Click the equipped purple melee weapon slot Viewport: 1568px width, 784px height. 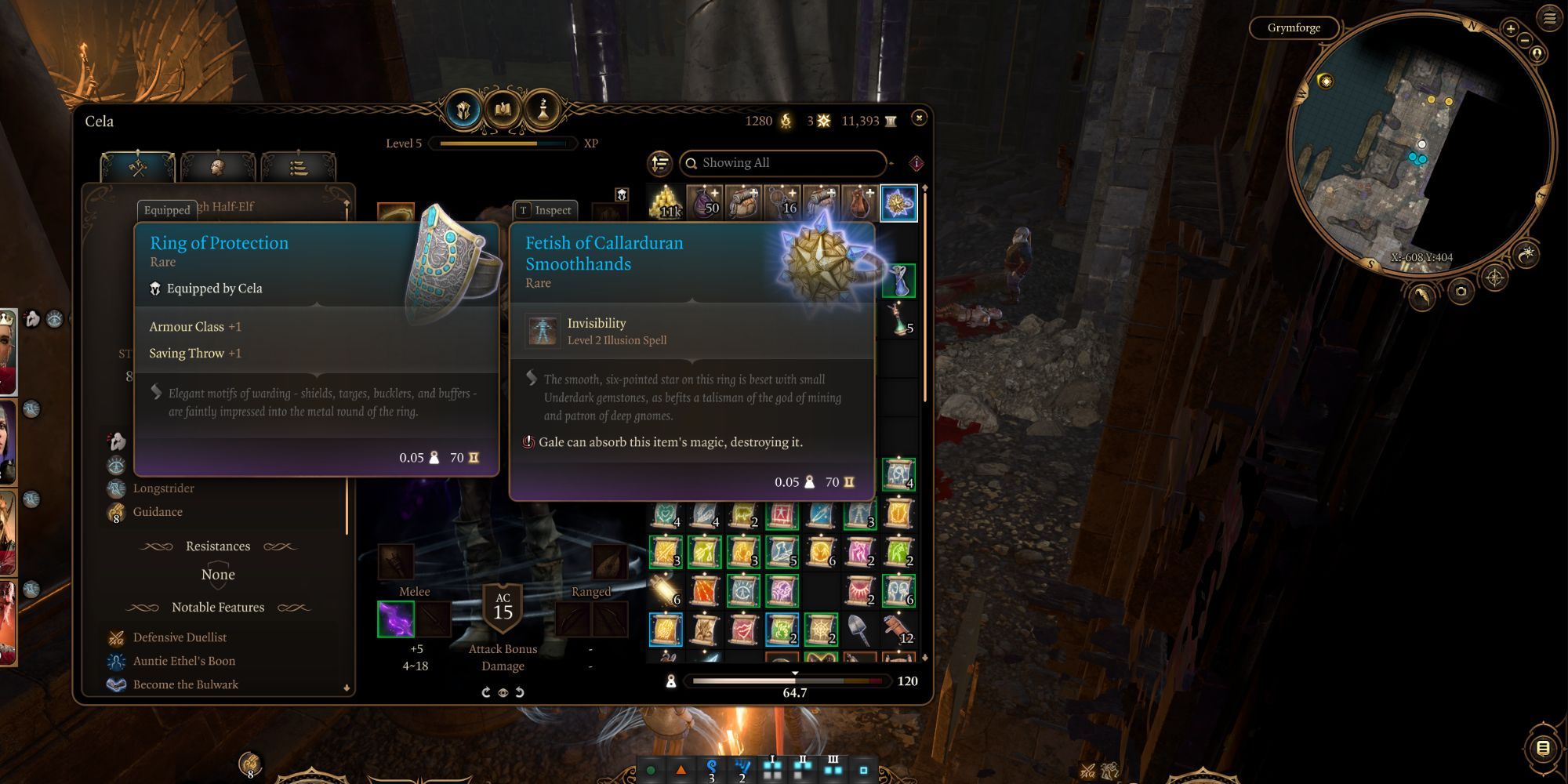pyautogui.click(x=396, y=619)
